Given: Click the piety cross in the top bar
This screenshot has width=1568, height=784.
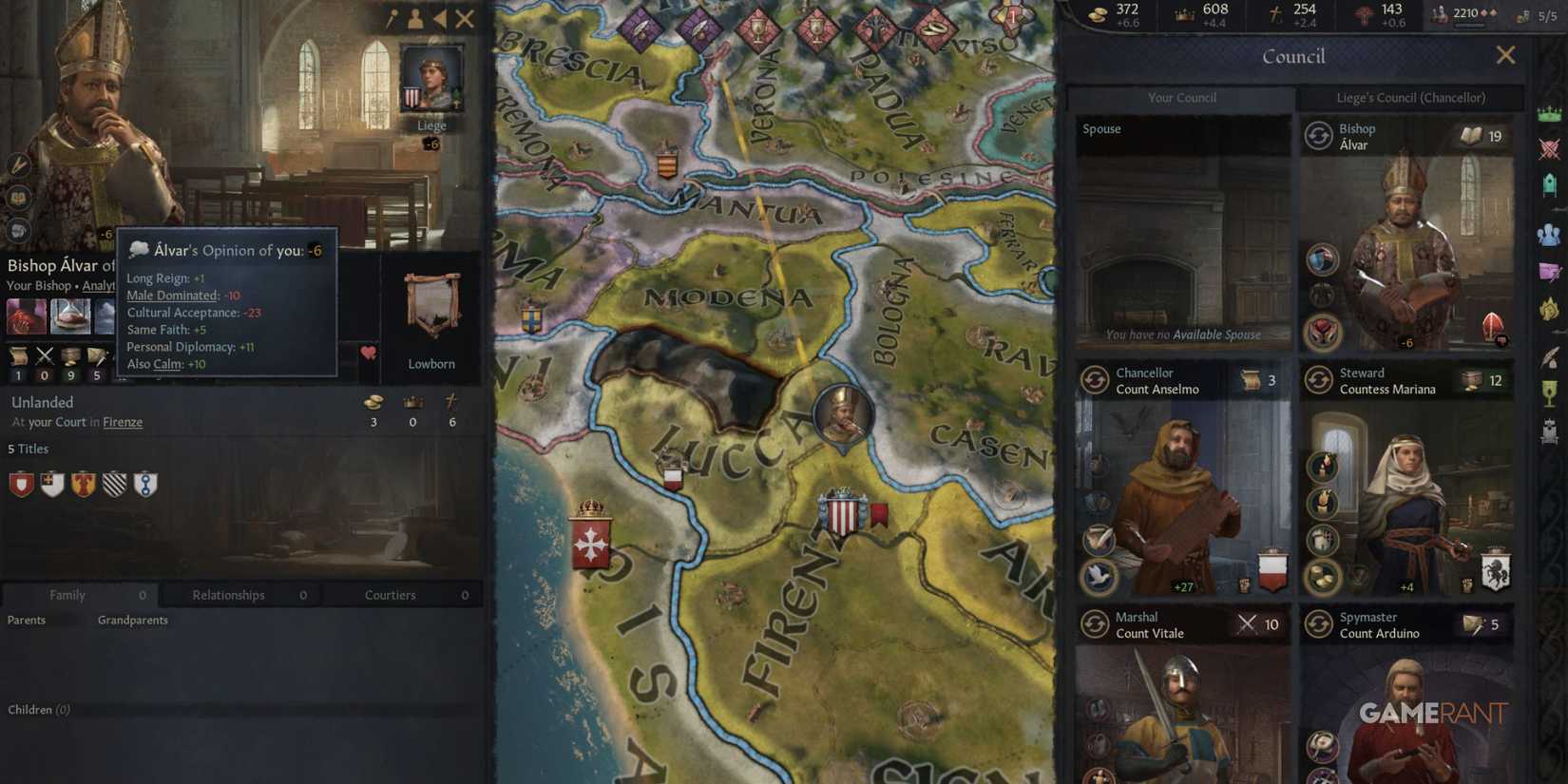Looking at the screenshot, I should coord(1273,13).
